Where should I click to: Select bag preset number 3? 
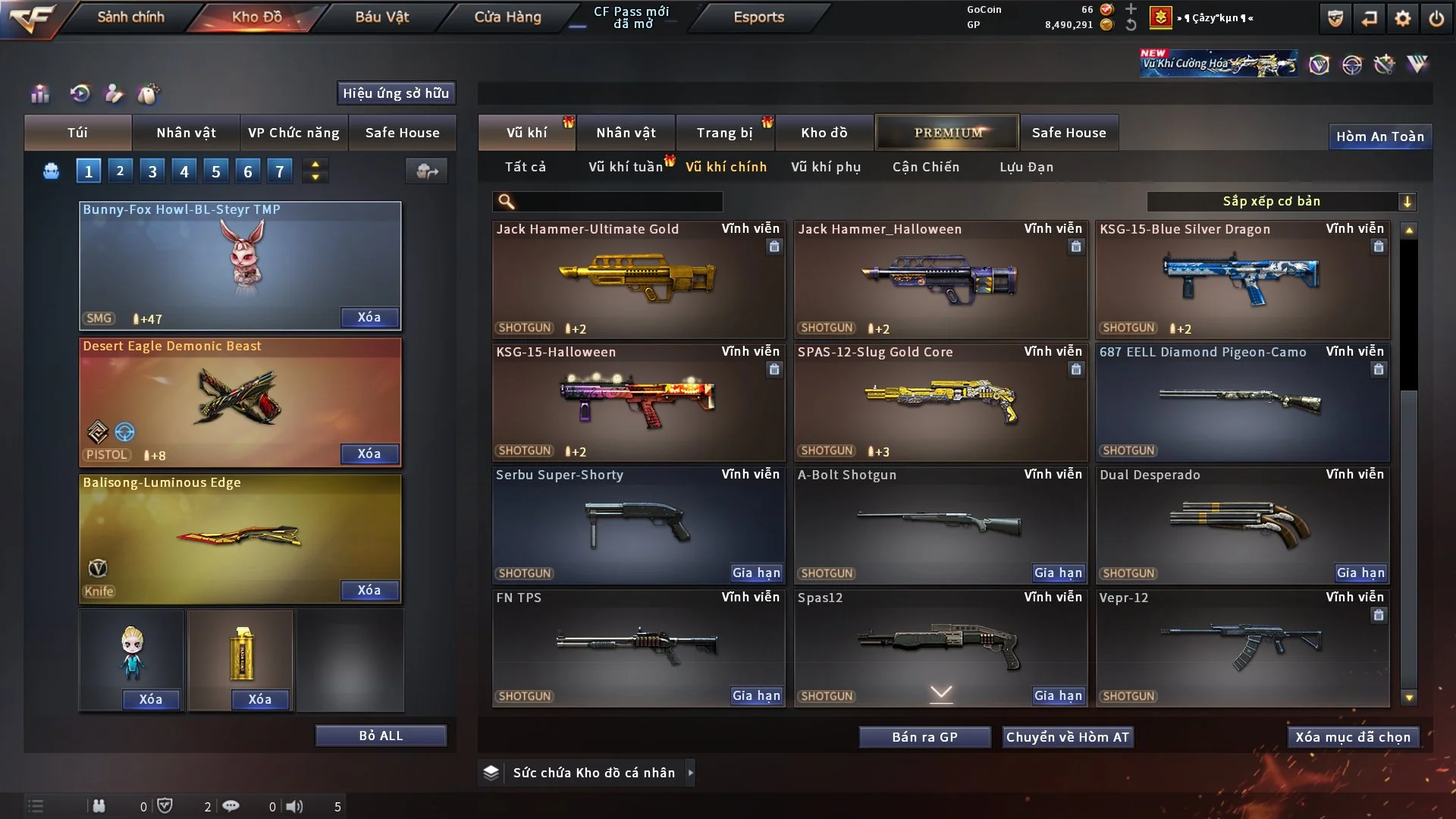click(x=152, y=171)
